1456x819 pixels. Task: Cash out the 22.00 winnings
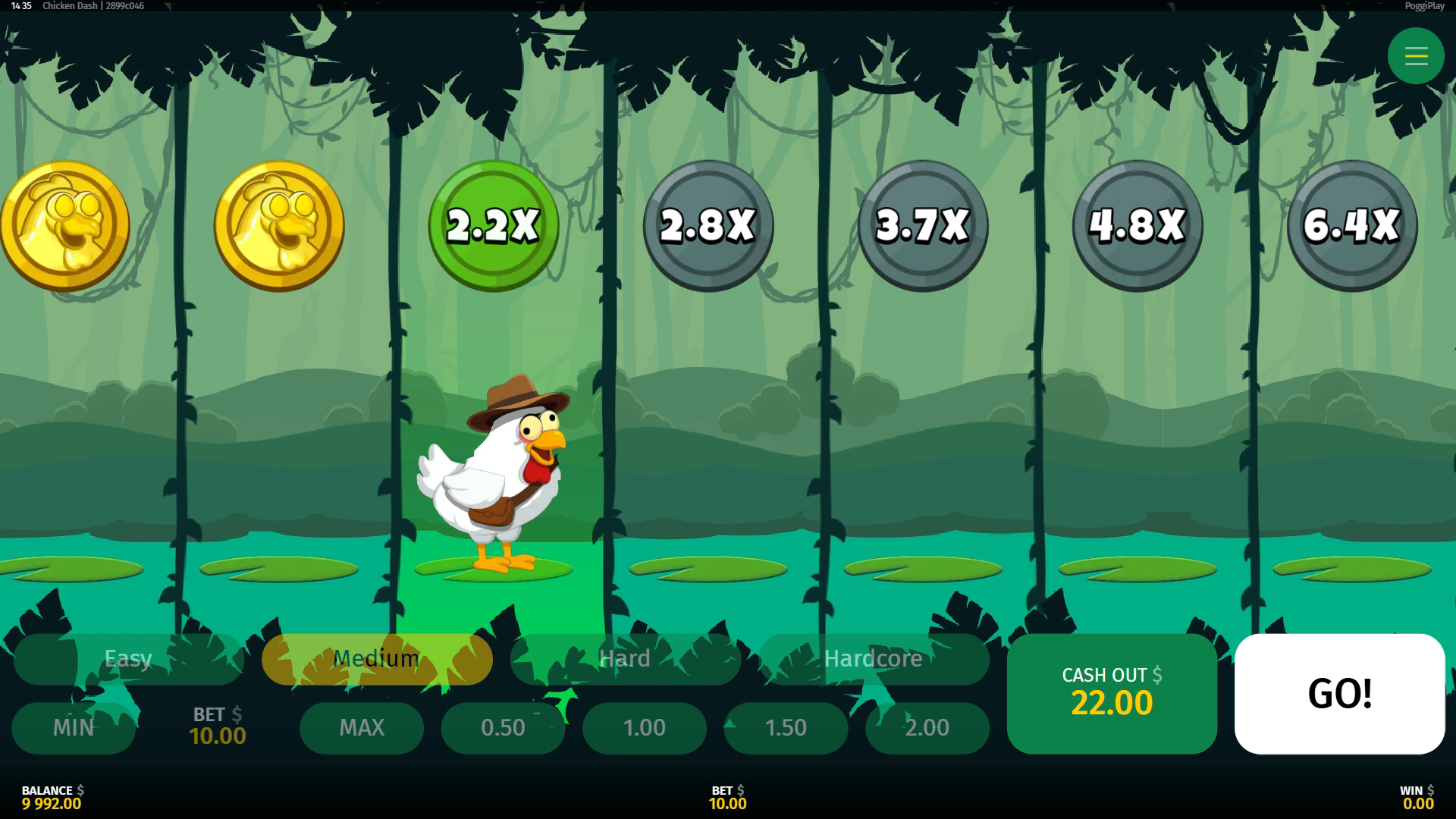pyautogui.click(x=1112, y=693)
